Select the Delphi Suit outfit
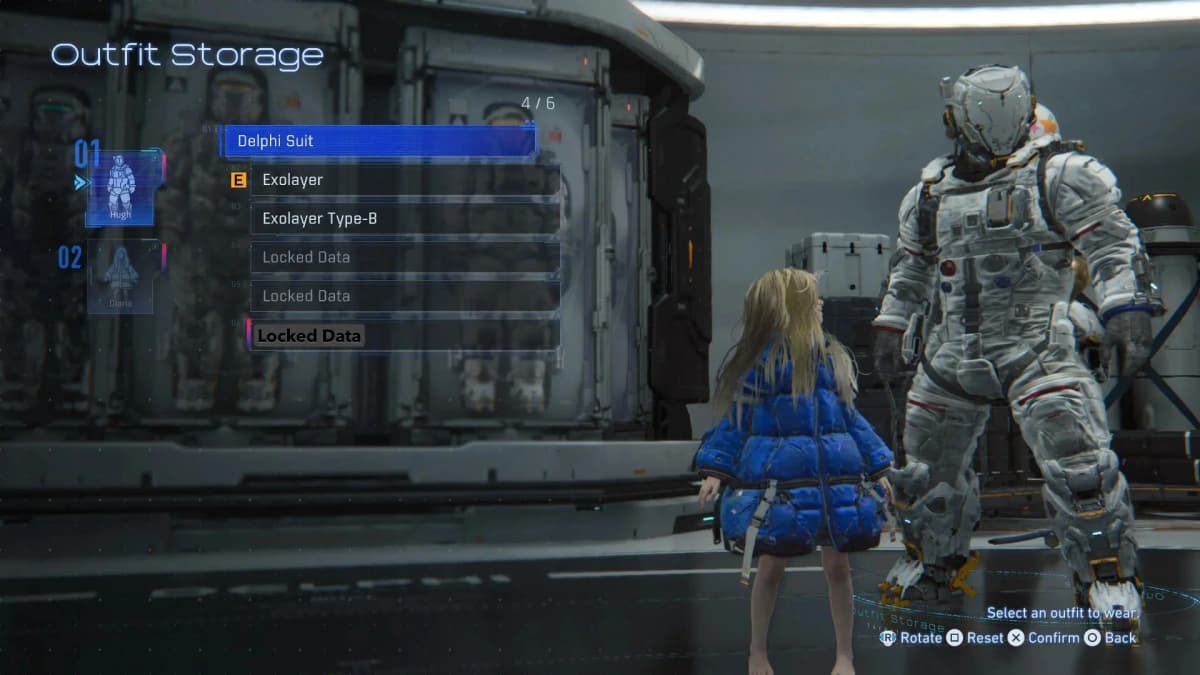Image resolution: width=1200 pixels, height=675 pixels. click(x=378, y=141)
